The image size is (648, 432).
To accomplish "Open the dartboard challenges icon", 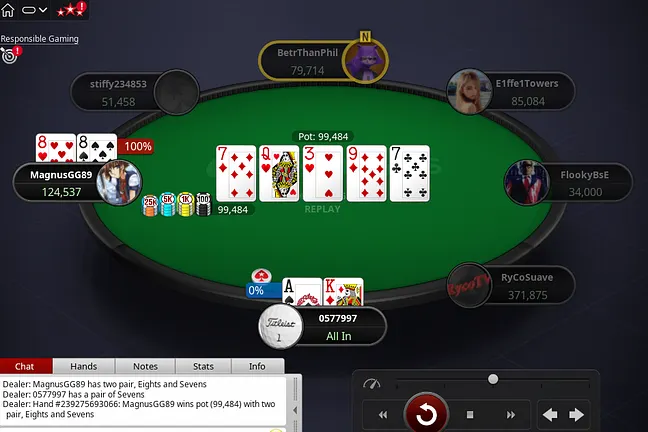I will pyautogui.click(x=10, y=55).
